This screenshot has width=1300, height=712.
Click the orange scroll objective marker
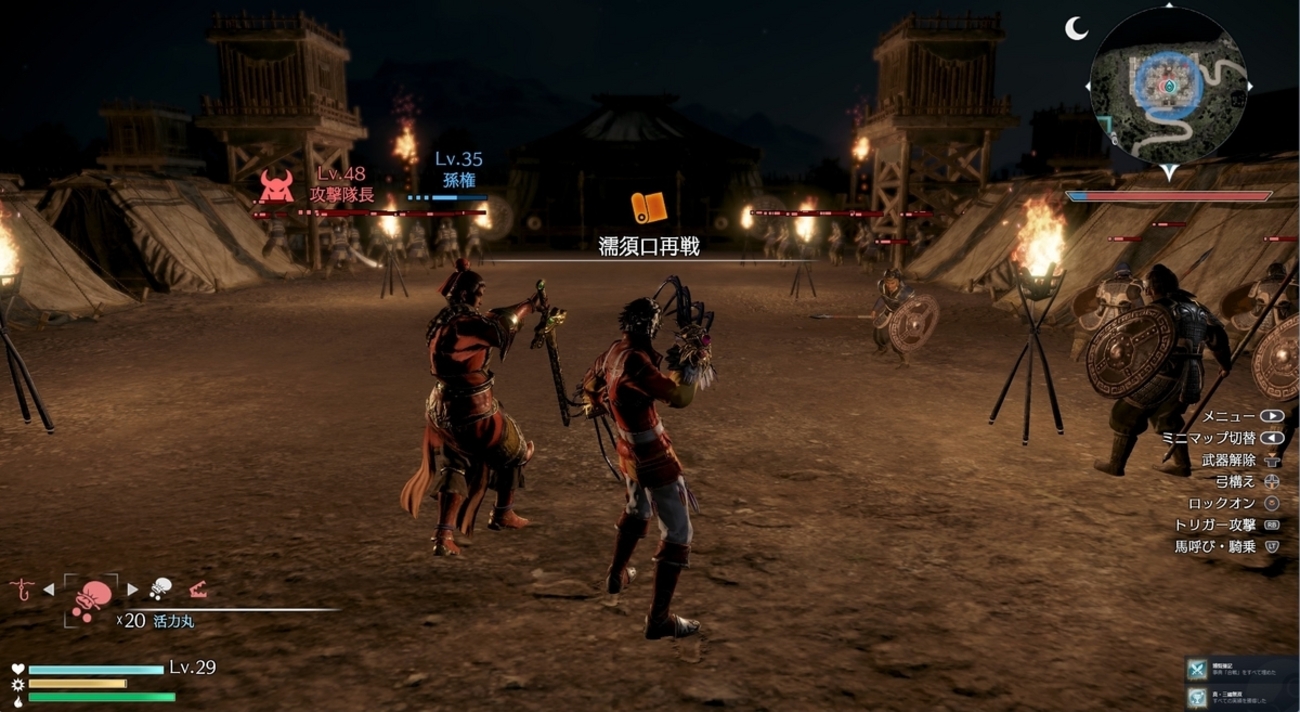pos(648,208)
